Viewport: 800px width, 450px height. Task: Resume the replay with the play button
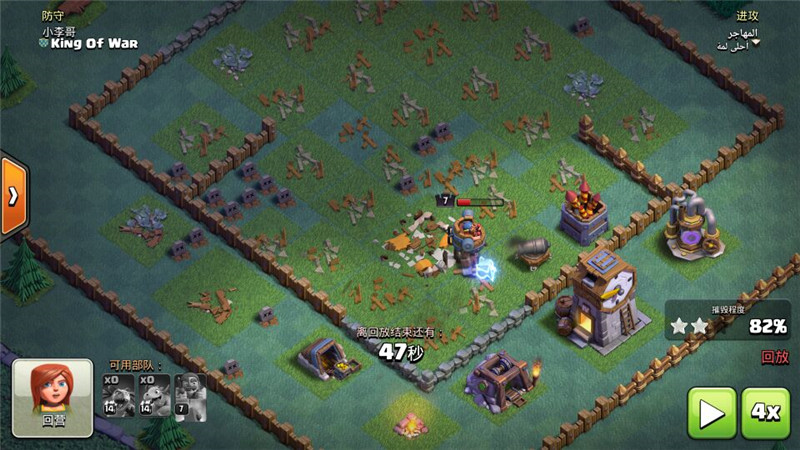click(x=711, y=412)
